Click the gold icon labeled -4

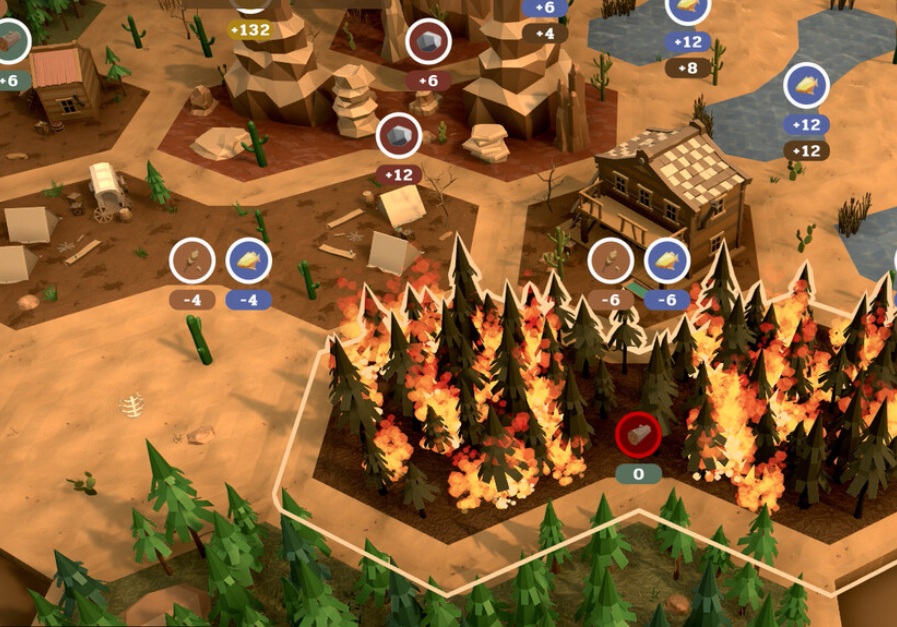click(249, 261)
